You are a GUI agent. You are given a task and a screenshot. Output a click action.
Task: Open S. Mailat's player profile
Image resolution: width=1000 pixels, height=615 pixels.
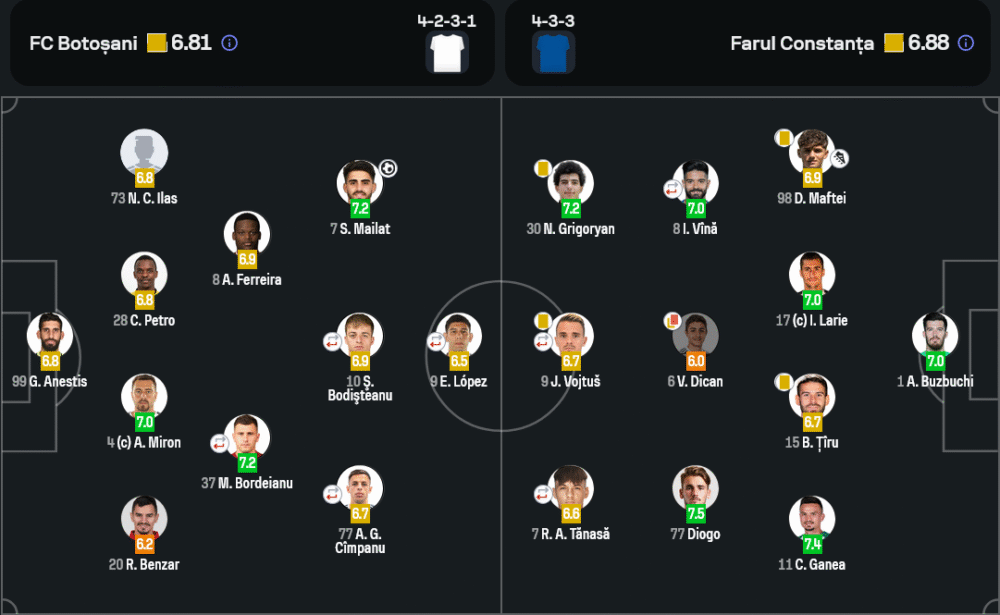pyautogui.click(x=360, y=185)
